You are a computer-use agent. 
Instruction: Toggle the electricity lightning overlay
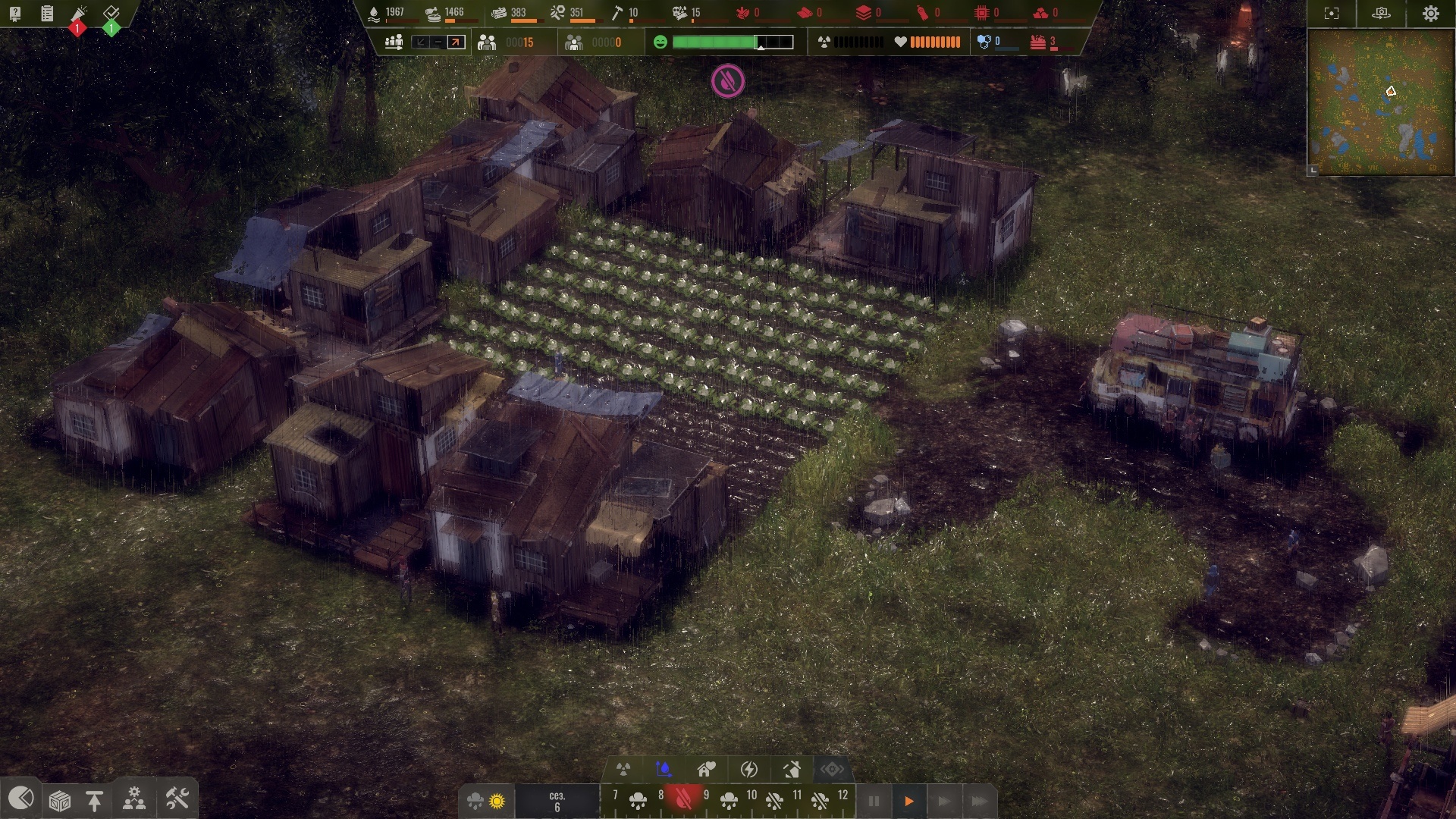click(x=749, y=770)
